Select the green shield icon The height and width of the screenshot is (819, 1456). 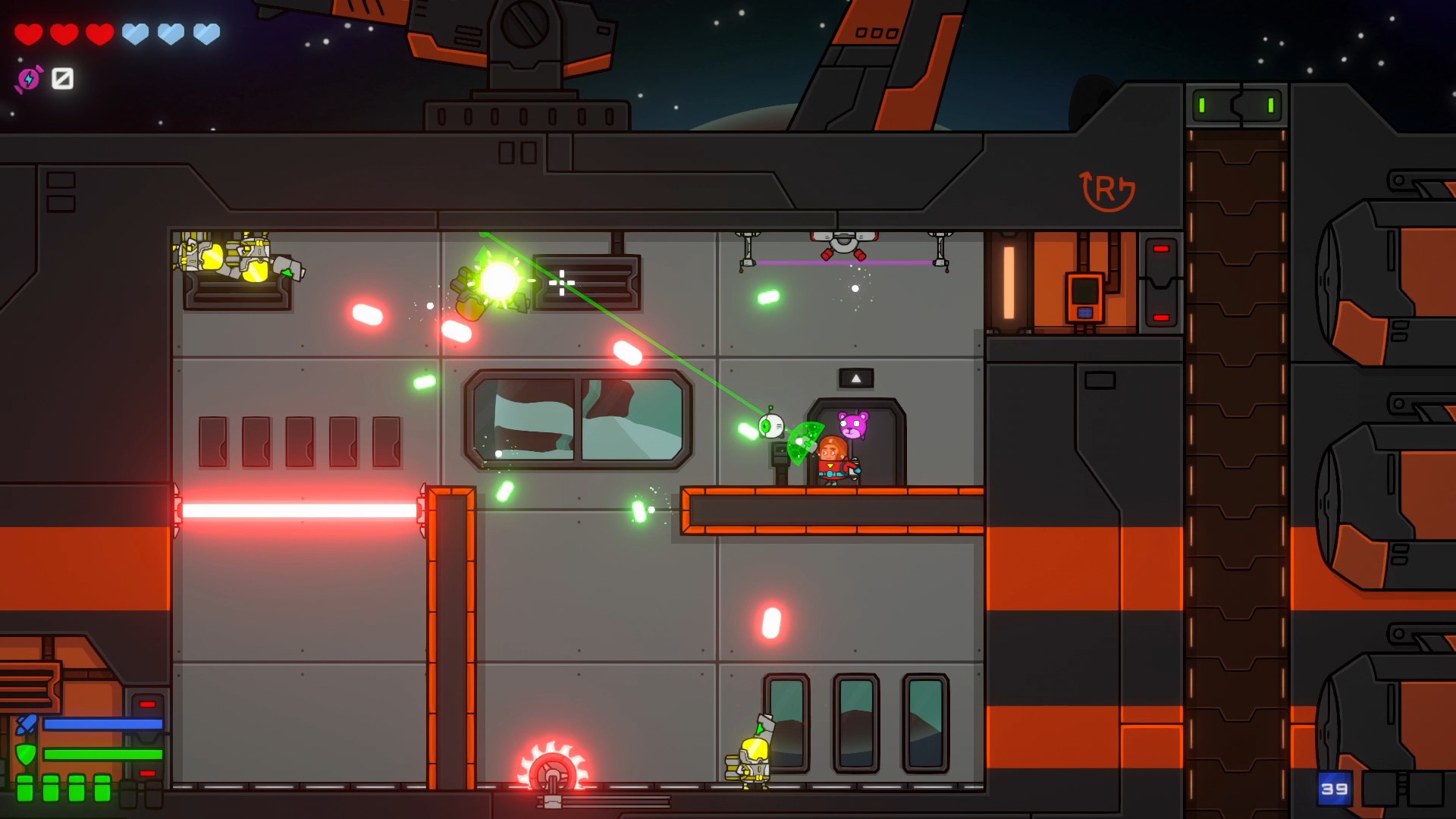[26, 755]
